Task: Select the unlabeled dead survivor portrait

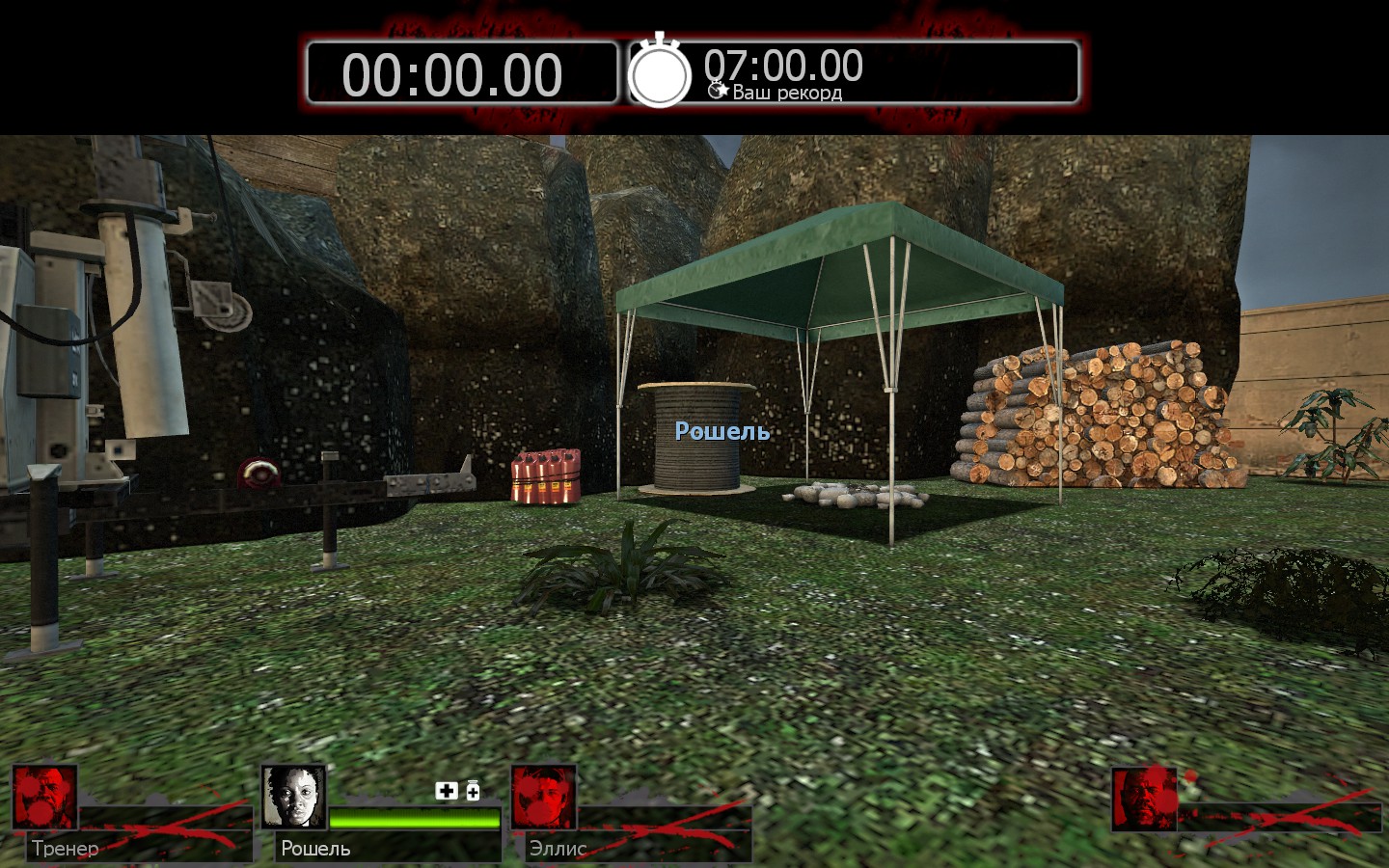Action: (1144, 799)
